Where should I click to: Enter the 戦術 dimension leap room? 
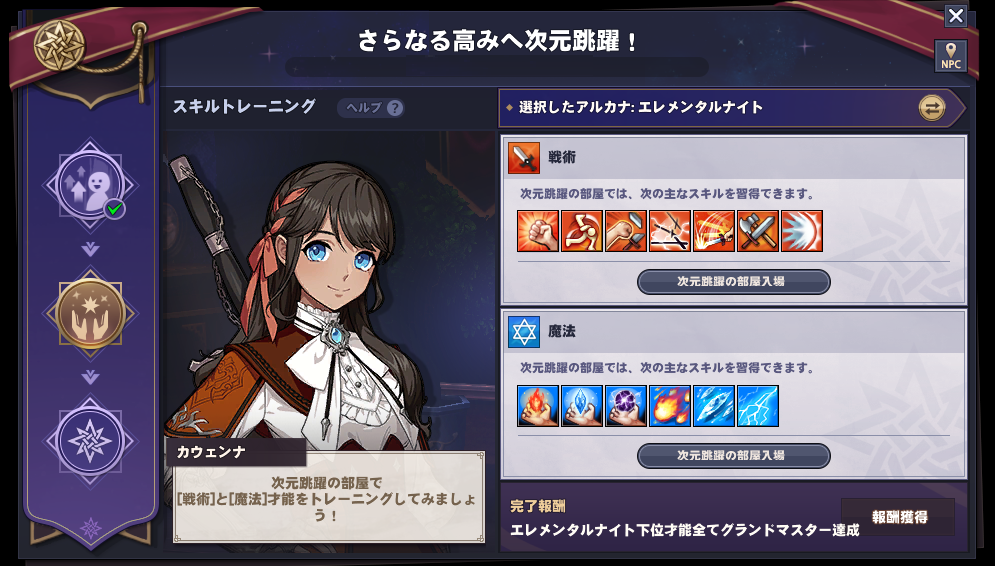point(733,282)
